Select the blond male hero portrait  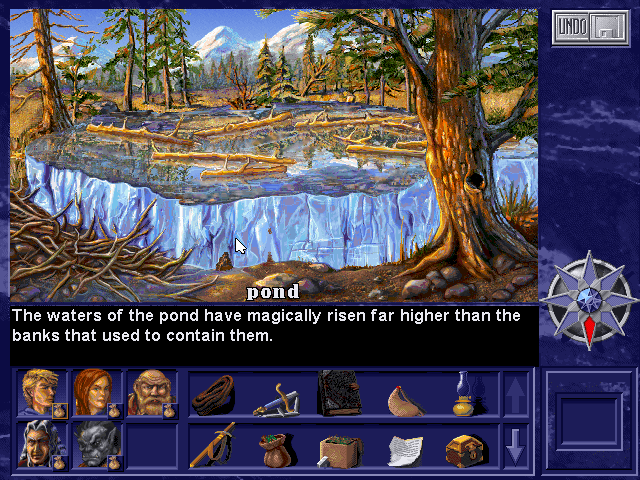pyautogui.click(x=40, y=391)
